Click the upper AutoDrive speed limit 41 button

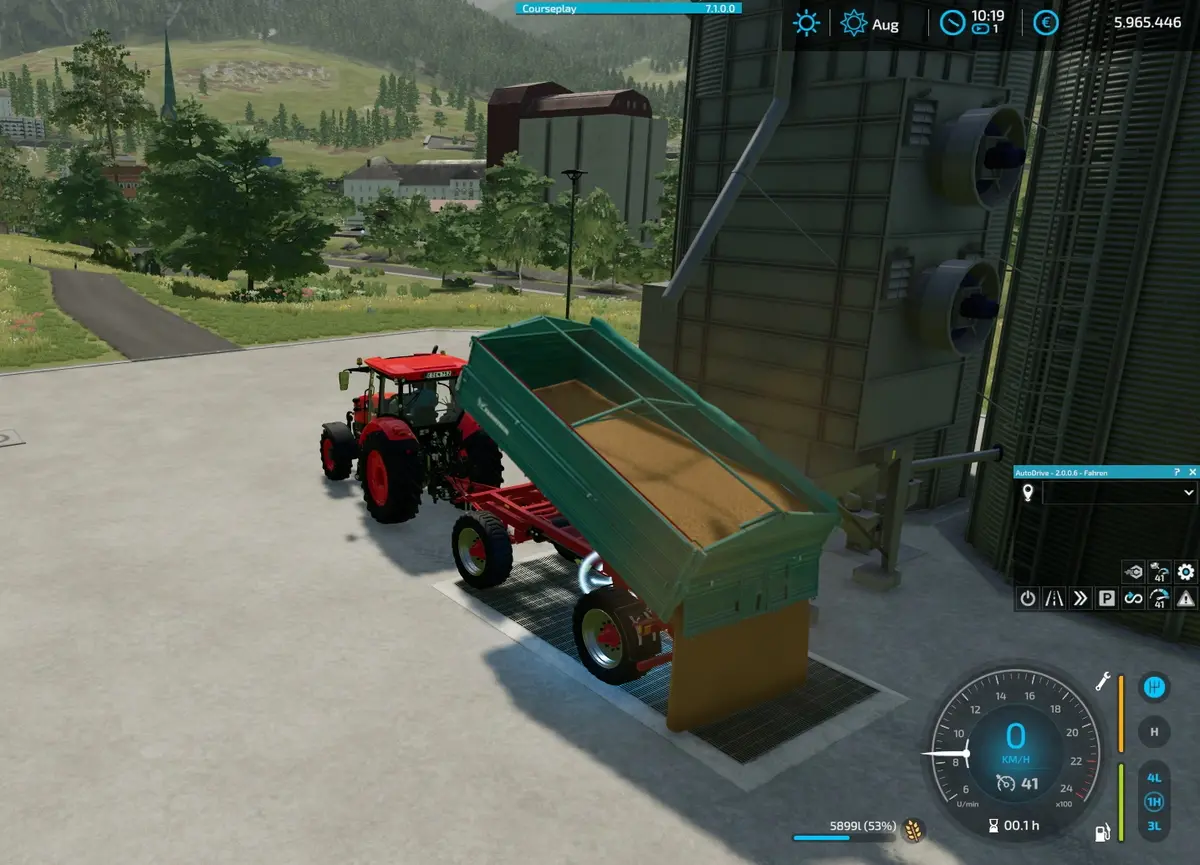[x=1160, y=572]
